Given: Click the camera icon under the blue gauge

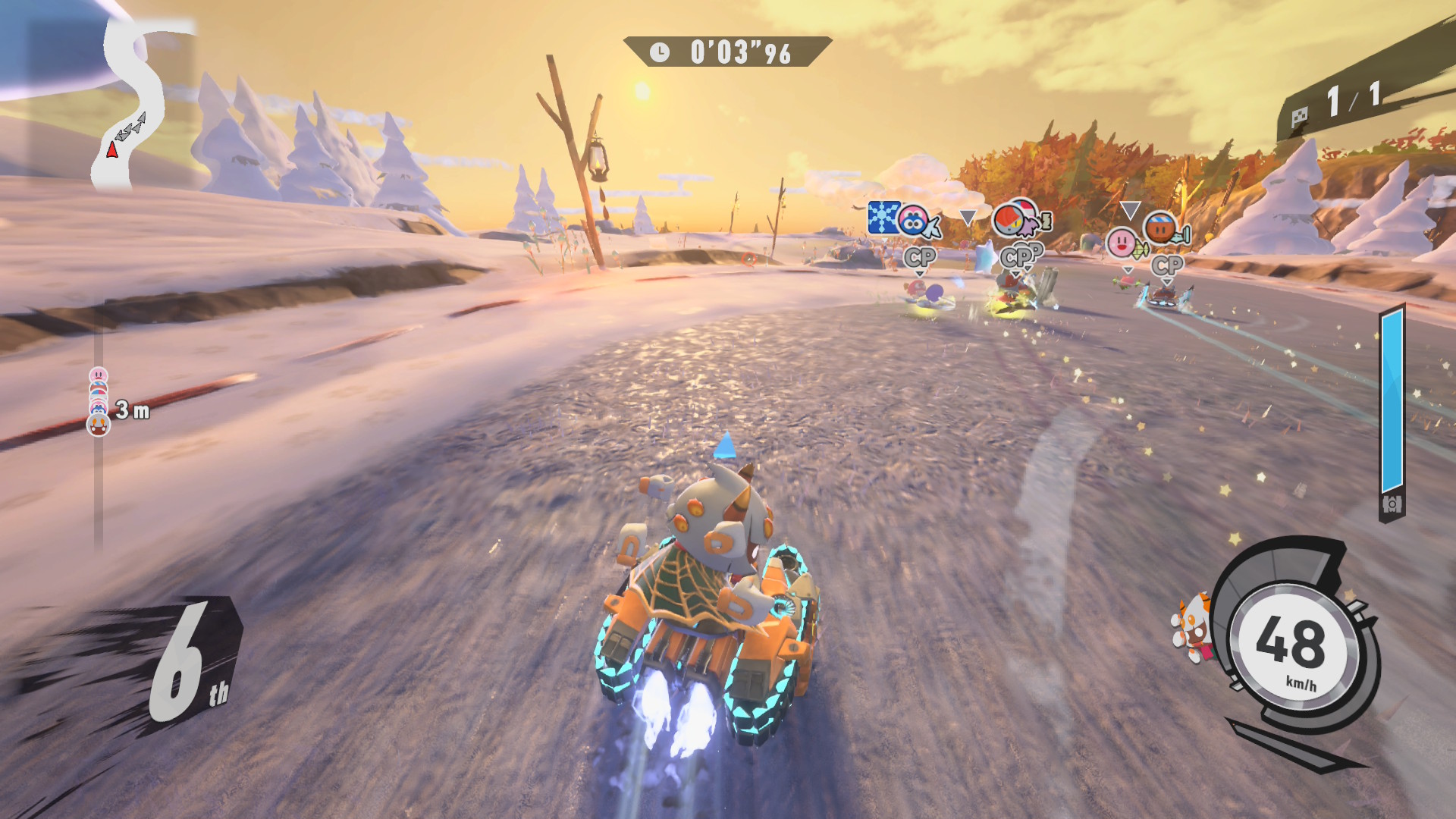Looking at the screenshot, I should [1392, 504].
